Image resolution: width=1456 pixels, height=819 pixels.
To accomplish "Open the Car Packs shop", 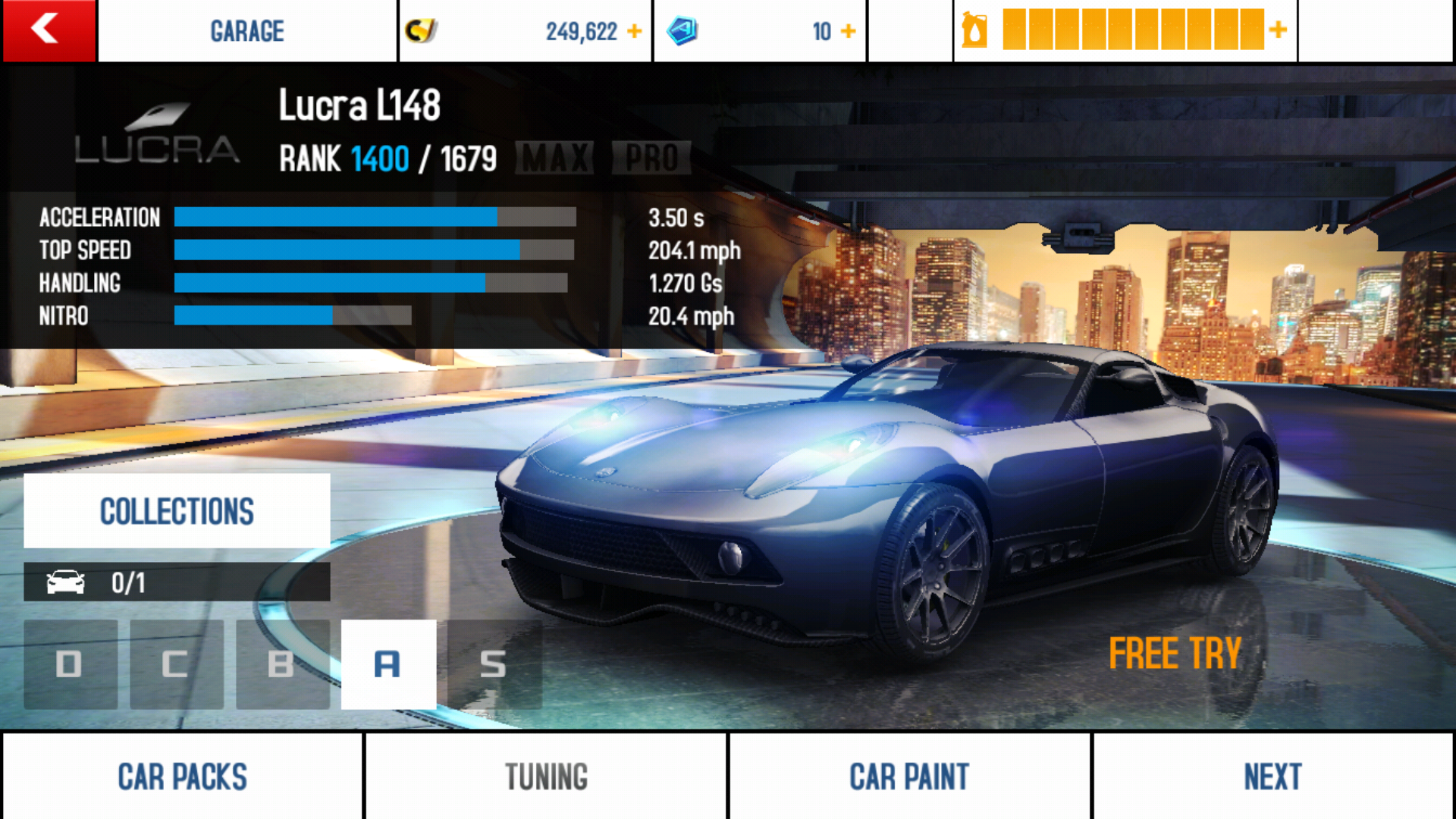I will pos(182,777).
